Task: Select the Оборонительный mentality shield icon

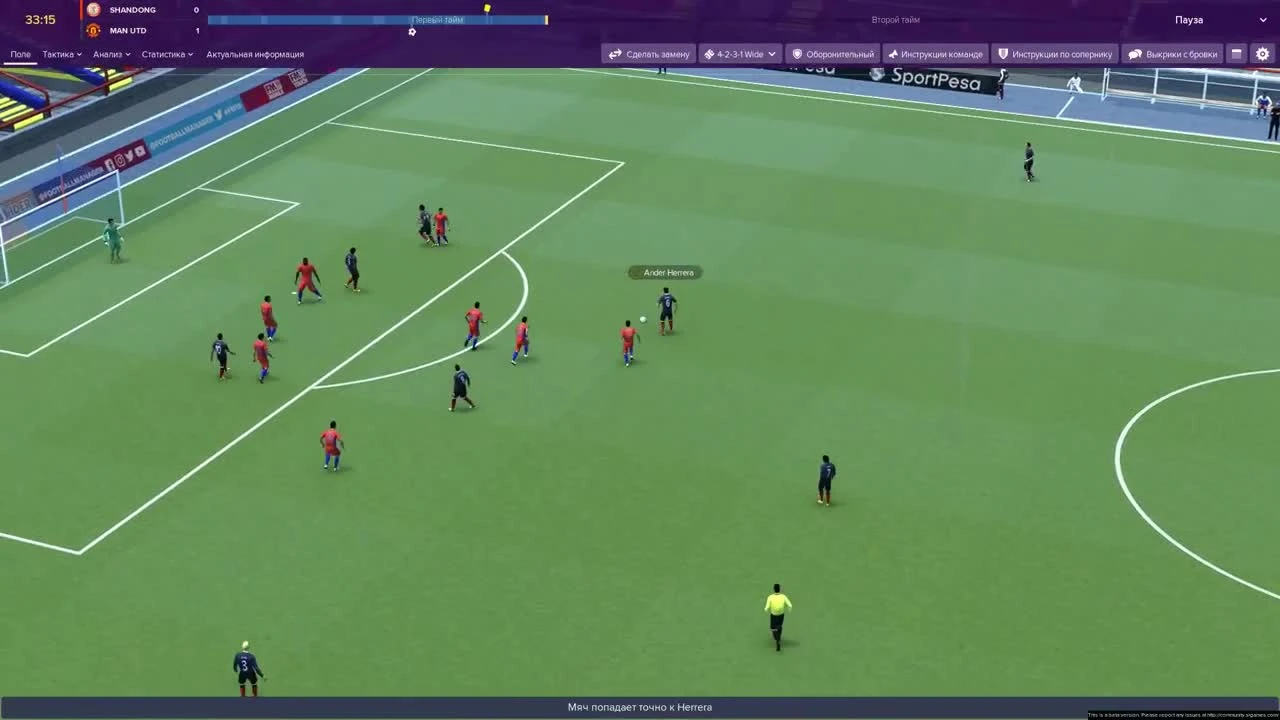Action: point(795,54)
